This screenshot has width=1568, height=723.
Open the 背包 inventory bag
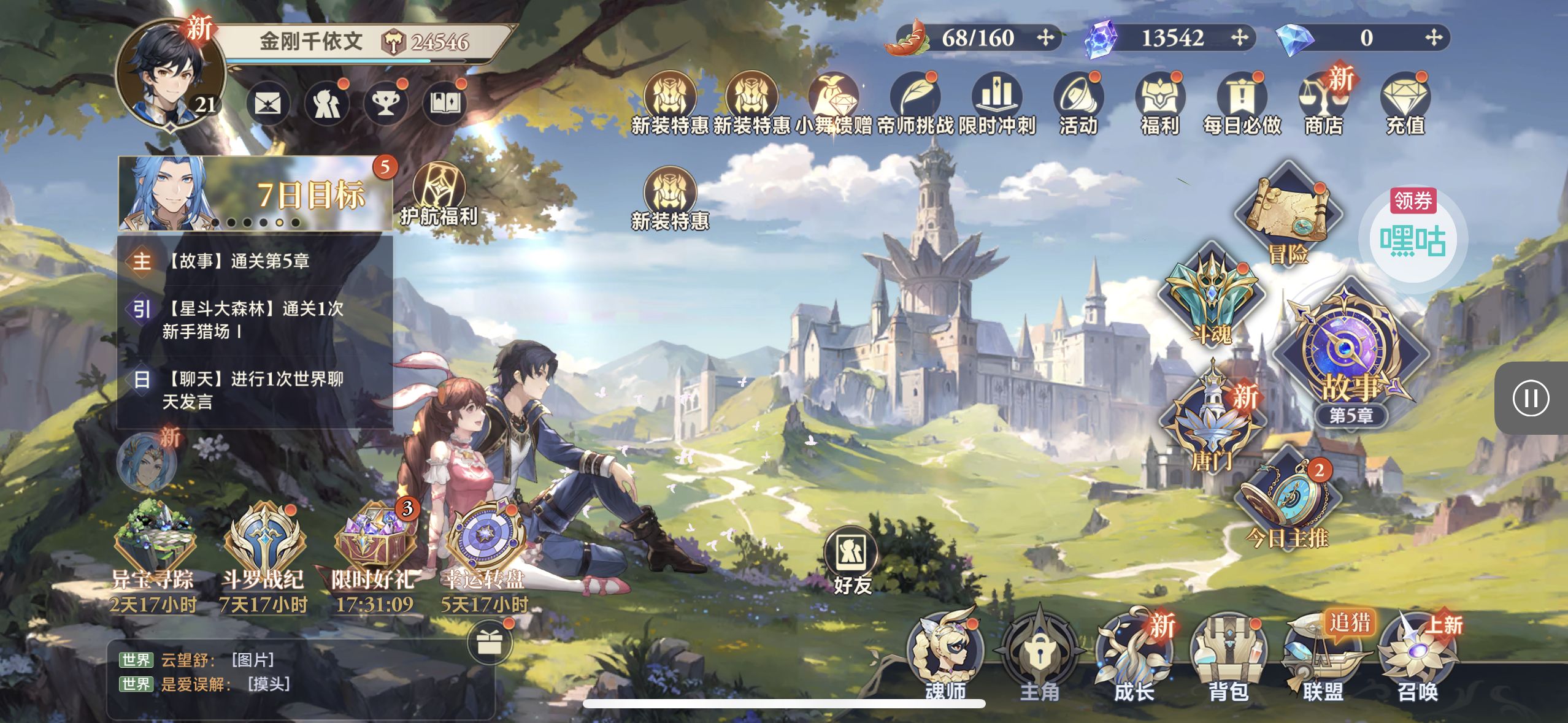1228,656
